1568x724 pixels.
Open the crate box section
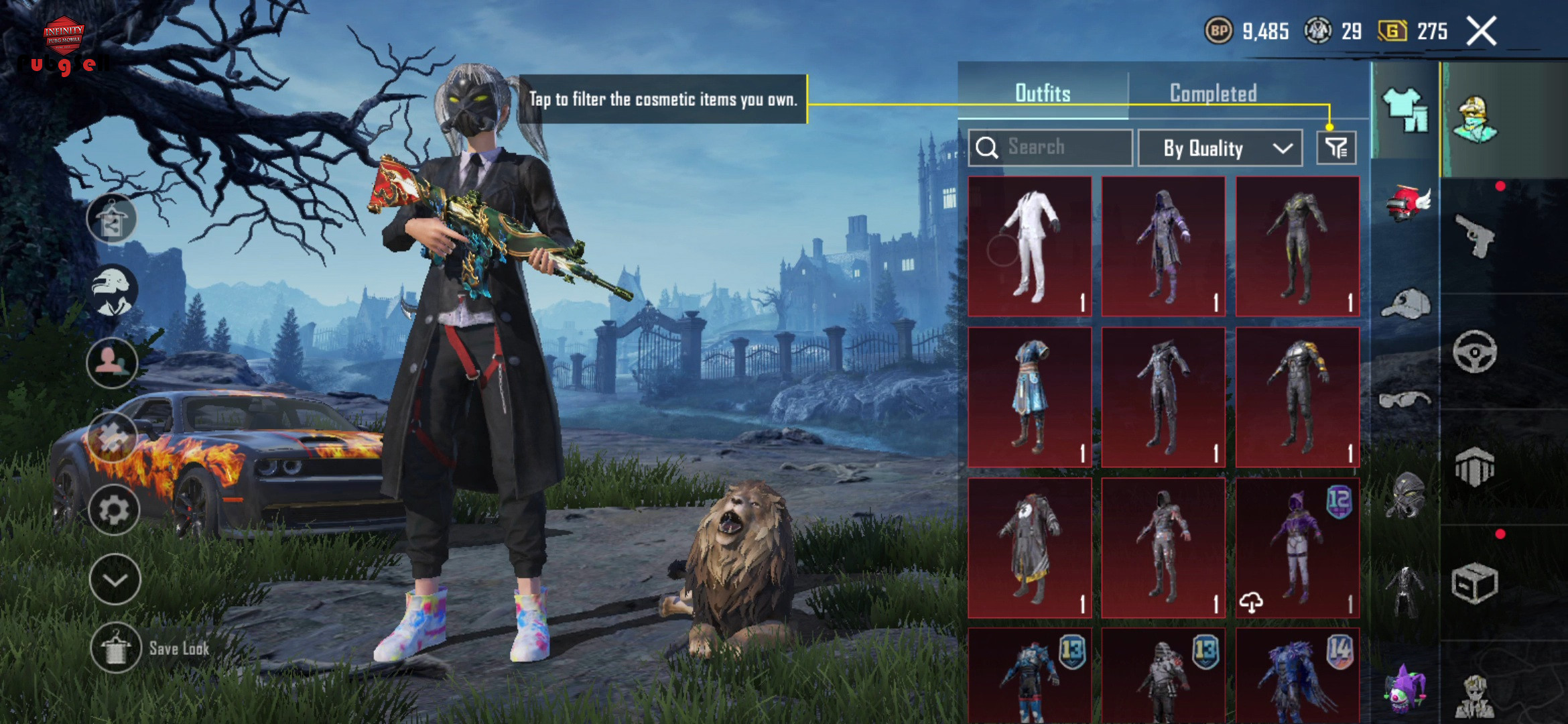(1475, 583)
